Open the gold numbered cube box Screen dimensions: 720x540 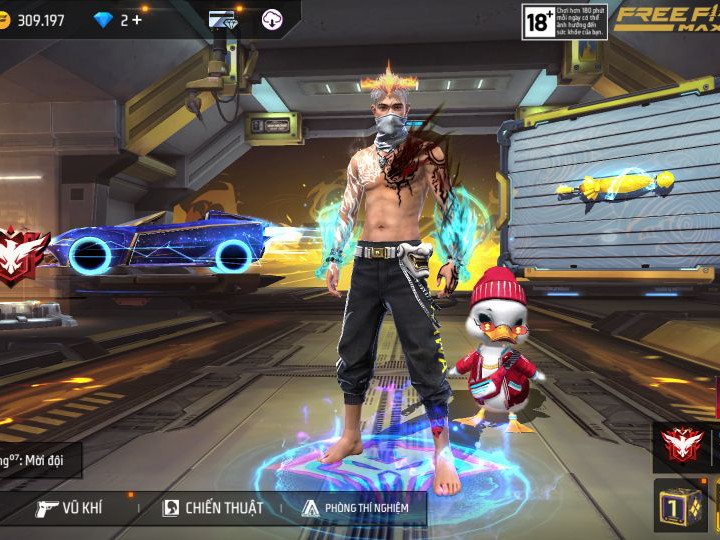point(679,506)
